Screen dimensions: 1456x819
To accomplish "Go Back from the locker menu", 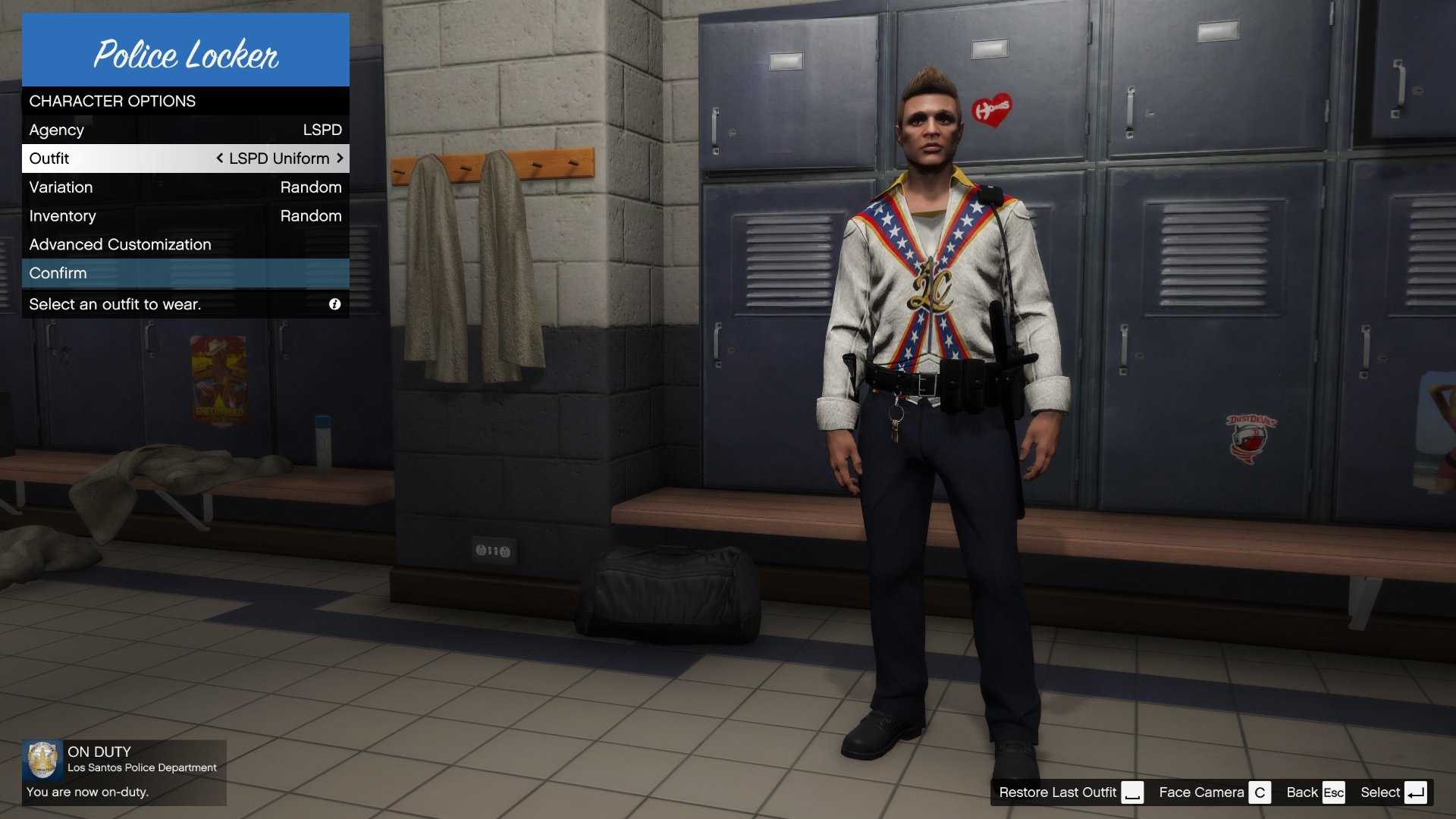I will (x=1315, y=792).
